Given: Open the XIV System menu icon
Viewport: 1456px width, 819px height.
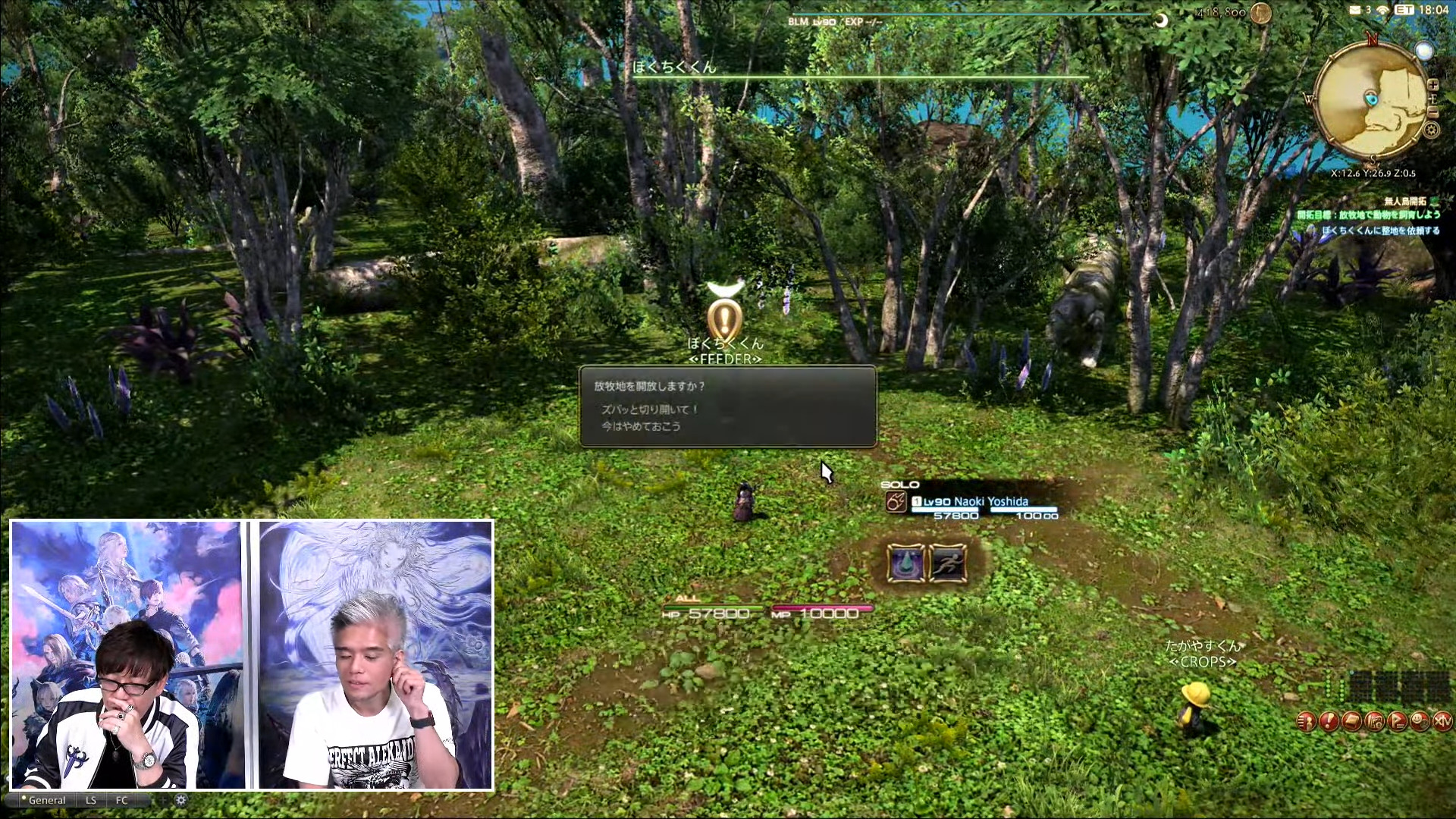Looking at the screenshot, I should click(1442, 721).
